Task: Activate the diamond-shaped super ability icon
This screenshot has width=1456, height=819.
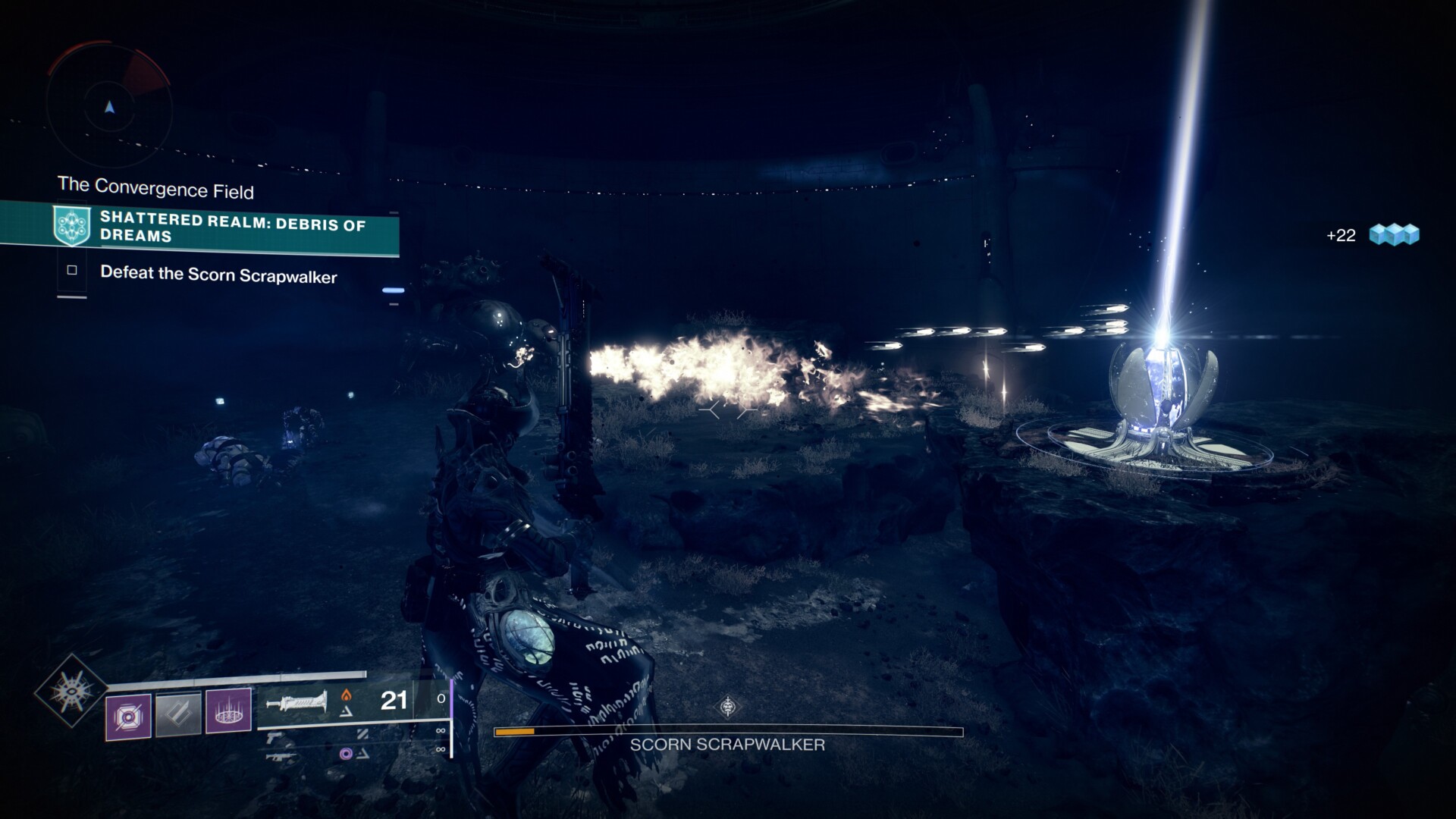Action: [x=71, y=691]
